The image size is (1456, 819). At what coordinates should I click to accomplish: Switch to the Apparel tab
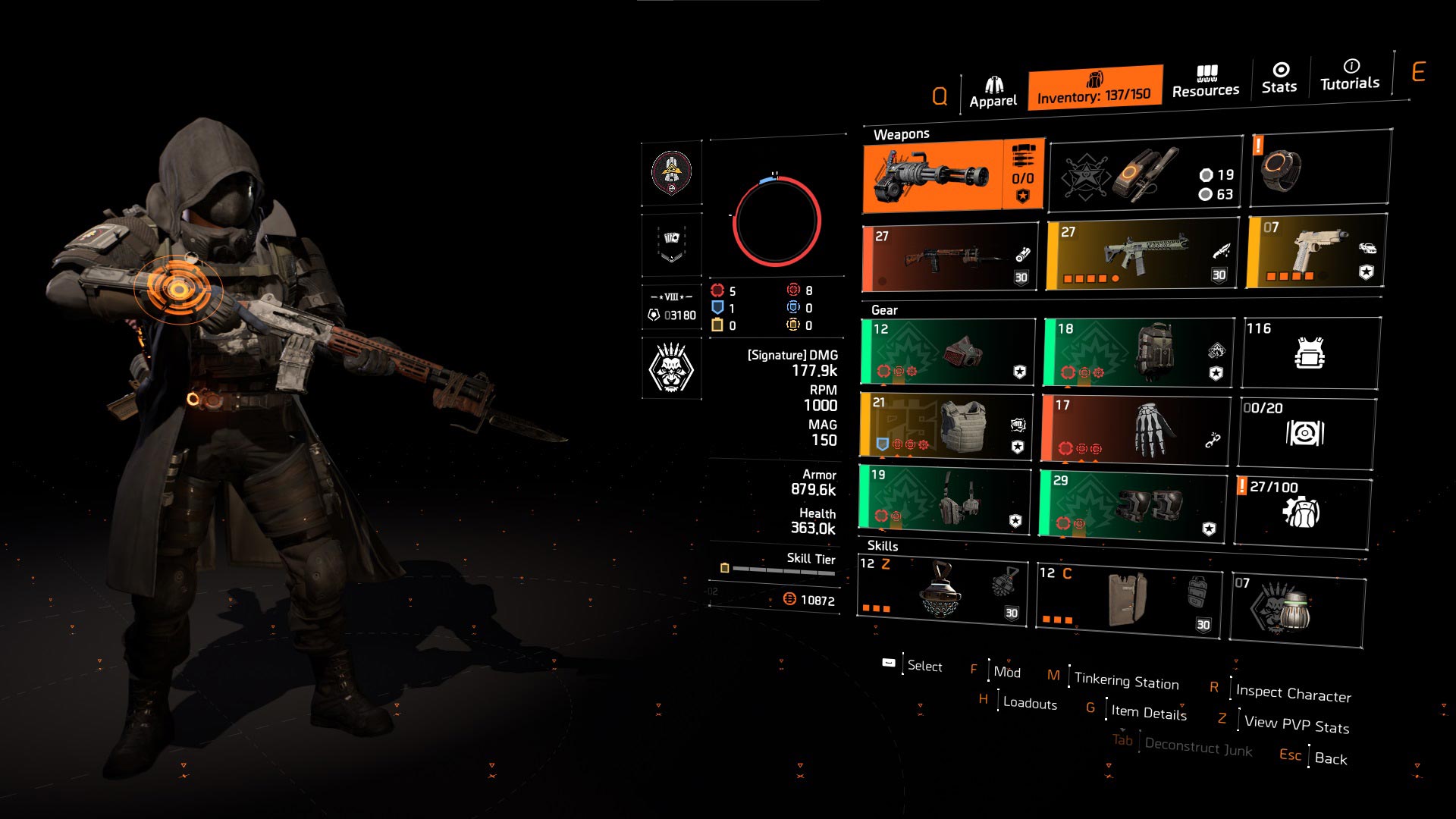click(x=995, y=86)
